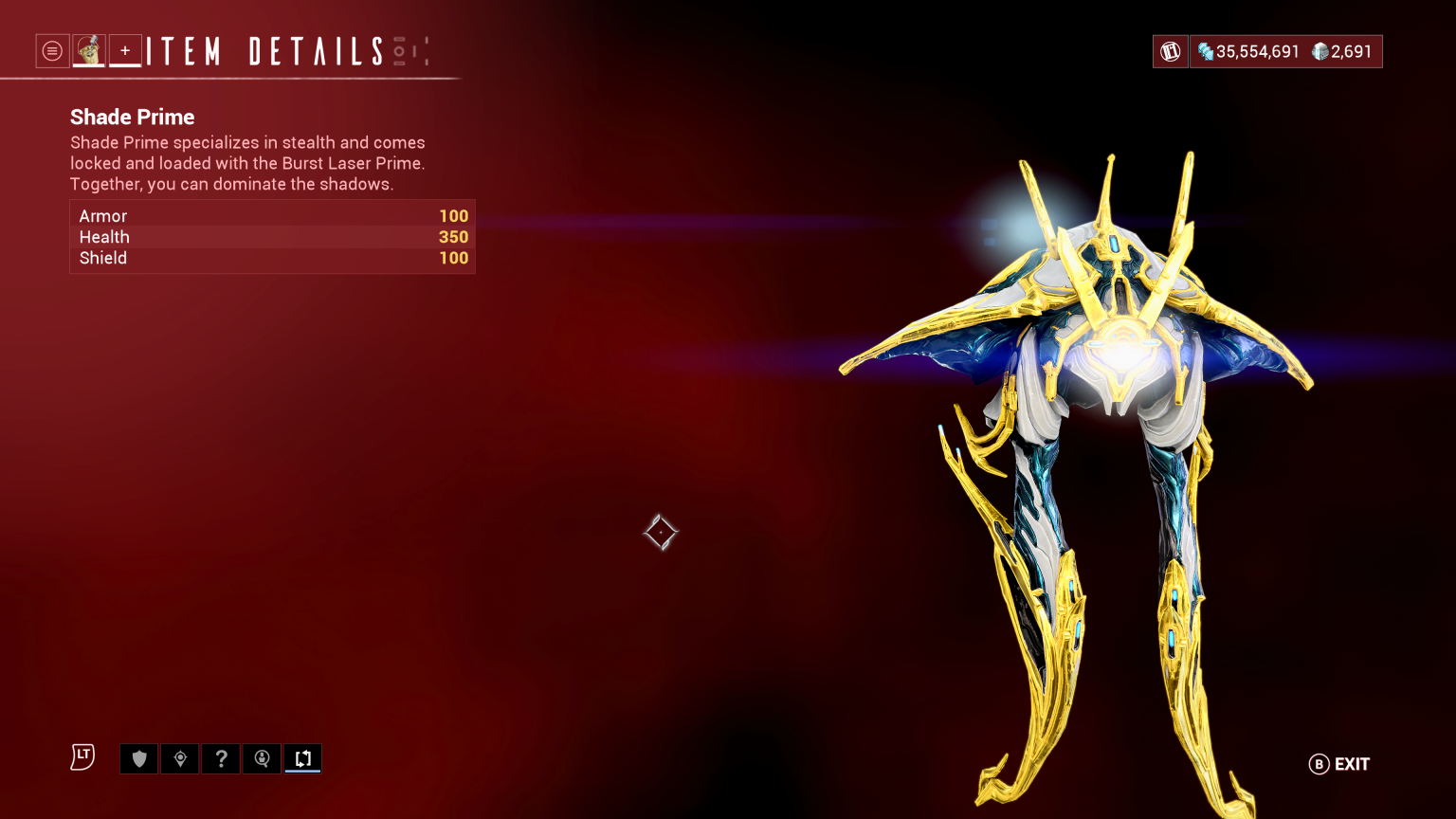Select the rotate view icon
The height and width of the screenshot is (819, 1456).
coord(302,758)
